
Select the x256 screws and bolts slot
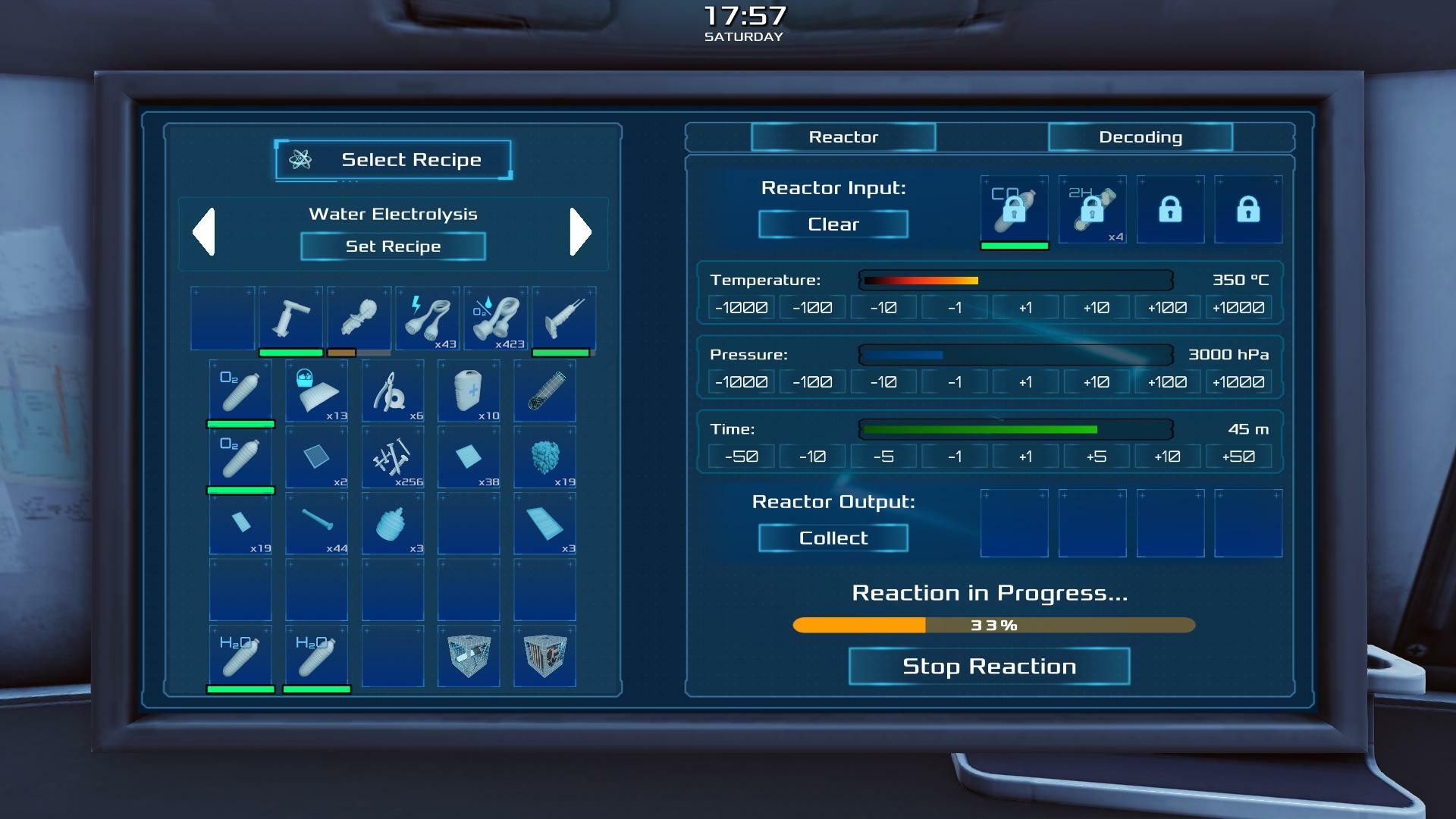coord(393,457)
